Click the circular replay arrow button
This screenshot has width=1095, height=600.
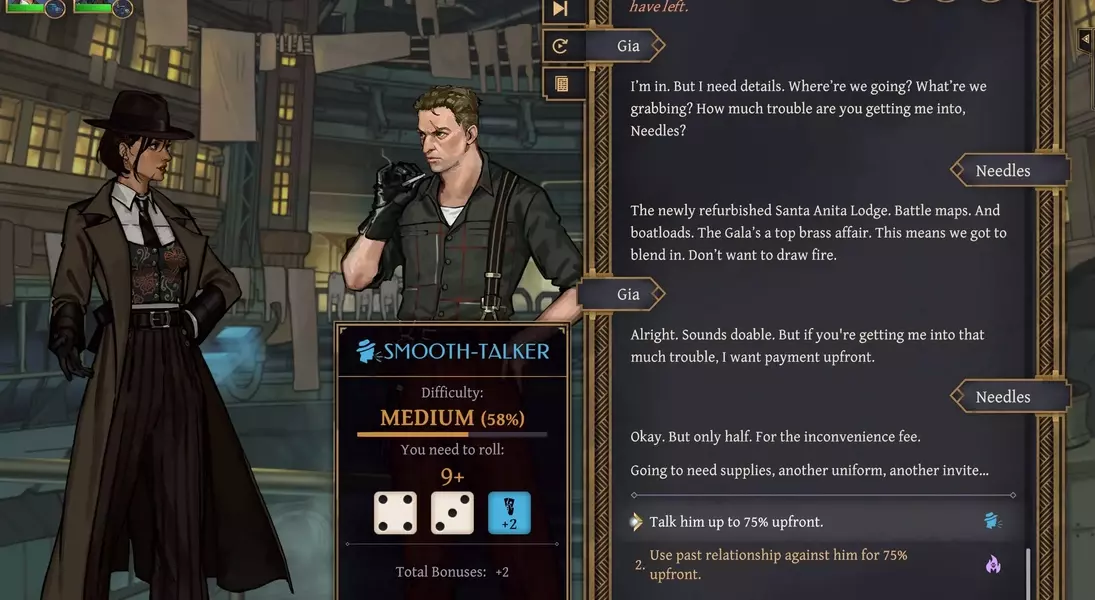click(x=560, y=45)
